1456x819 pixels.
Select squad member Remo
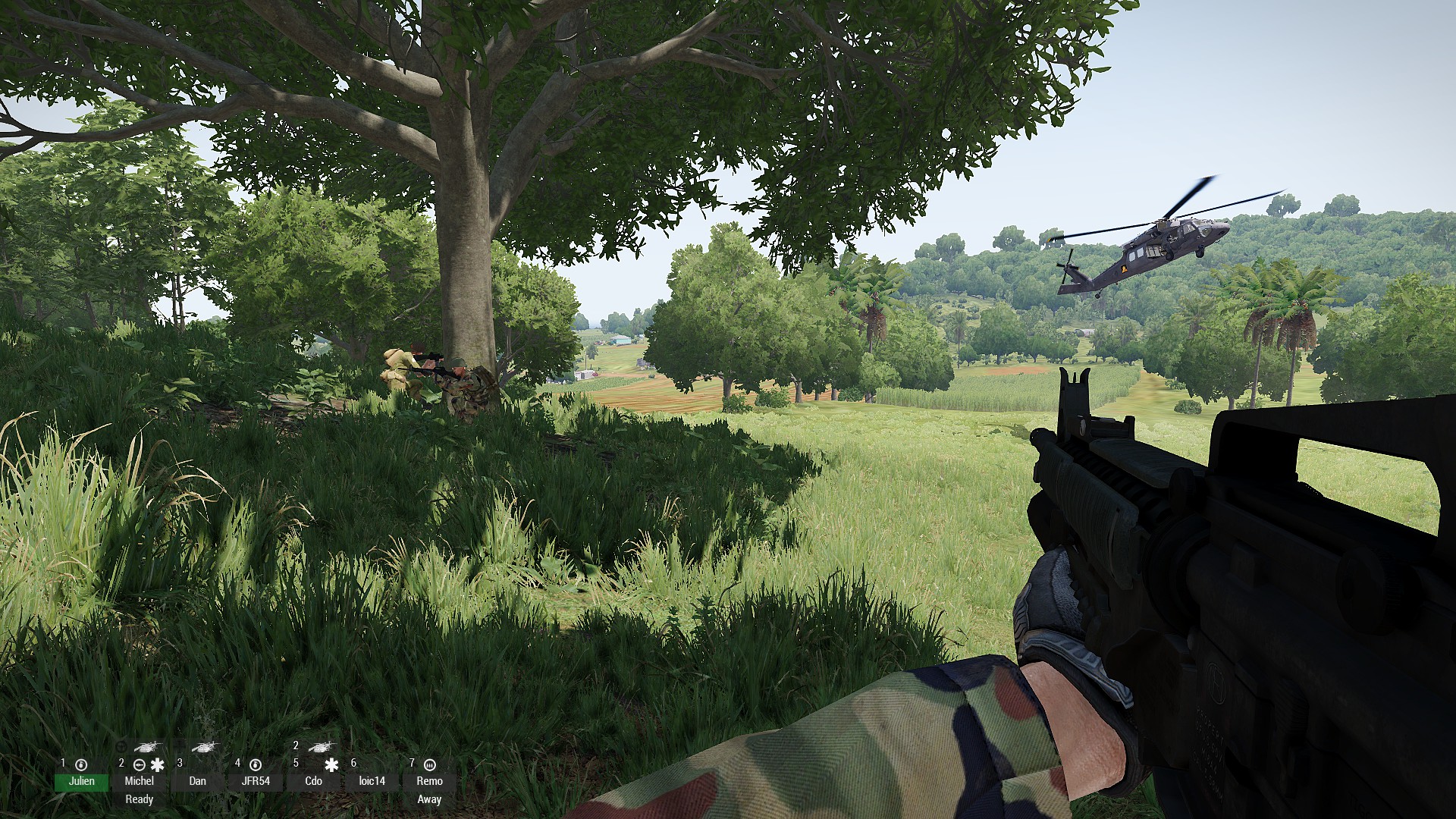click(x=429, y=781)
